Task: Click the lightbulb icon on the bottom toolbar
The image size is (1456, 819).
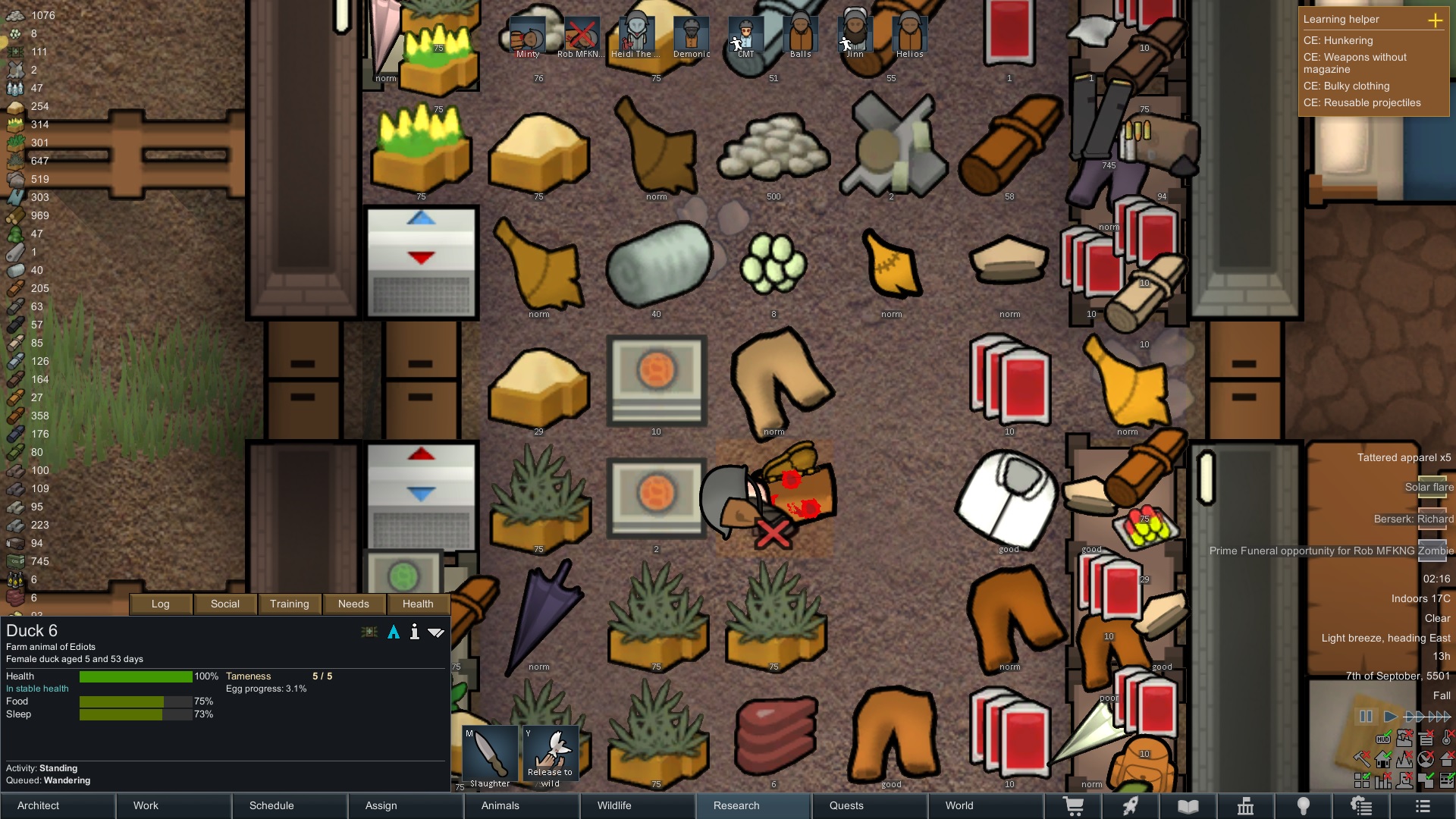Action: 1303,806
